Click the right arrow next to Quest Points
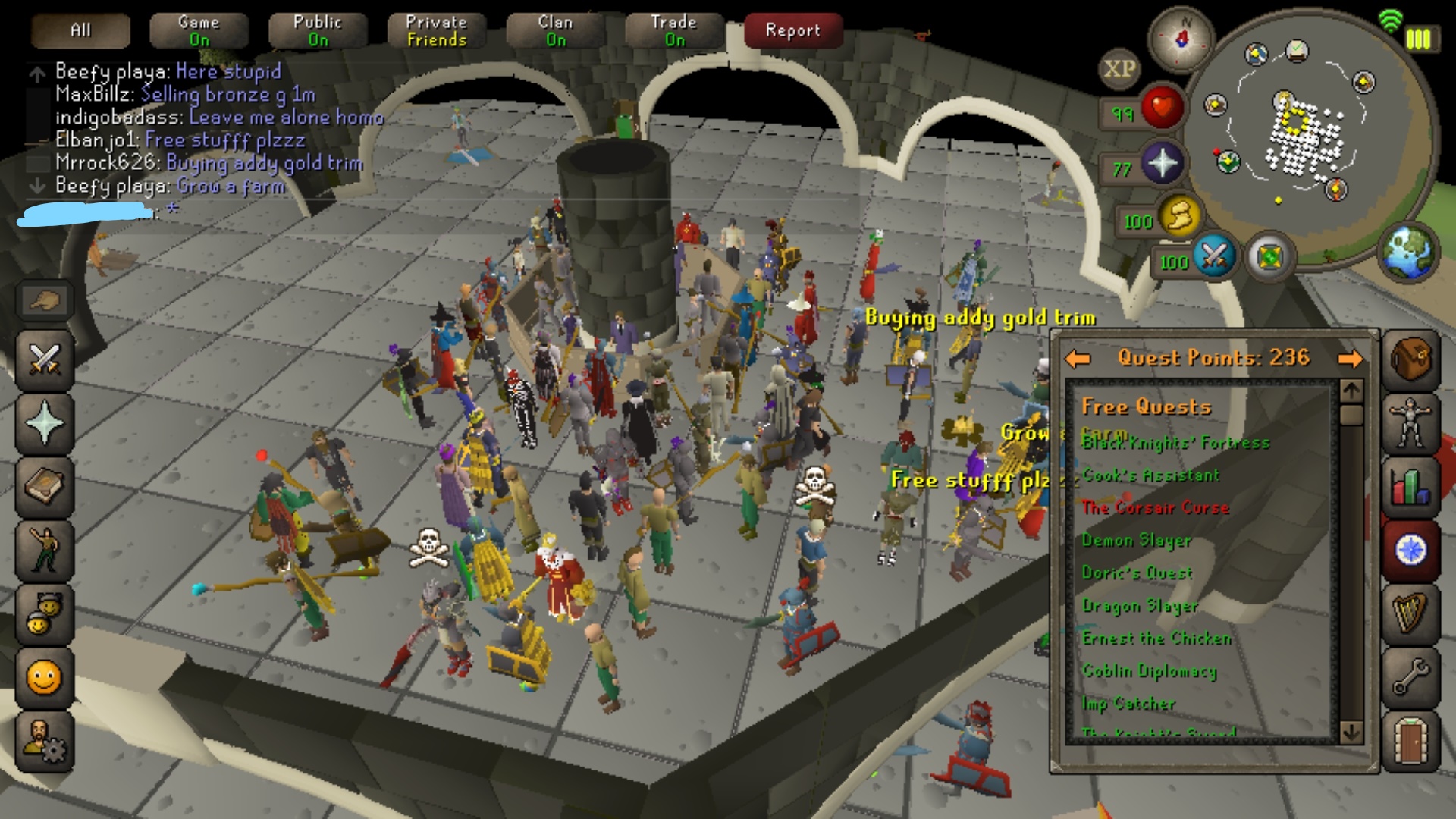This screenshot has width=1456, height=819. click(1351, 358)
